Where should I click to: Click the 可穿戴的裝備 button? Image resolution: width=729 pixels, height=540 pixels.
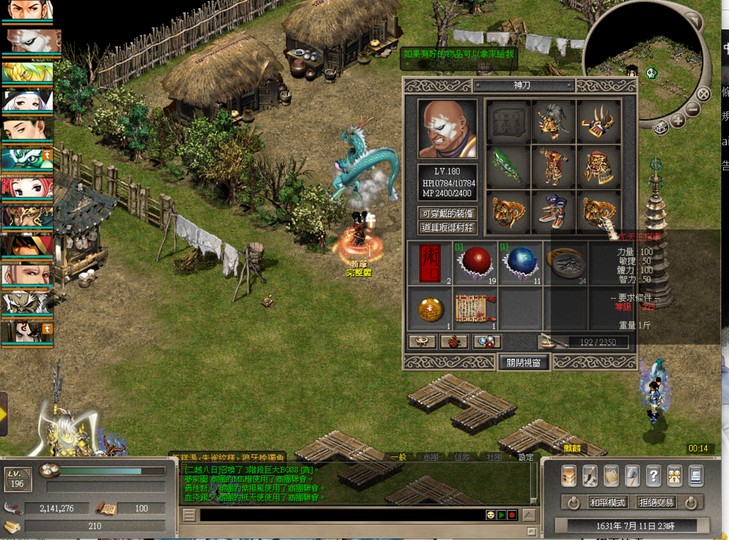pyautogui.click(x=446, y=214)
